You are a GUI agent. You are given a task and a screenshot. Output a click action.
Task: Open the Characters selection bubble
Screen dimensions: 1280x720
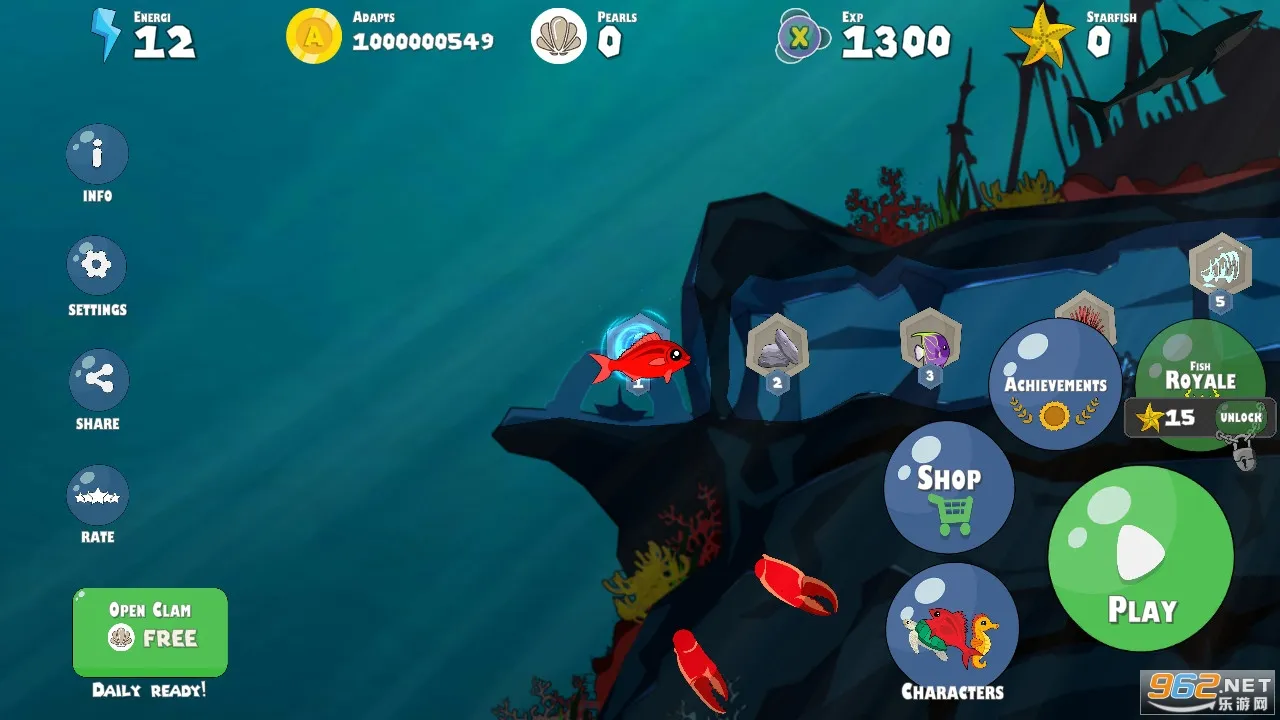952,628
